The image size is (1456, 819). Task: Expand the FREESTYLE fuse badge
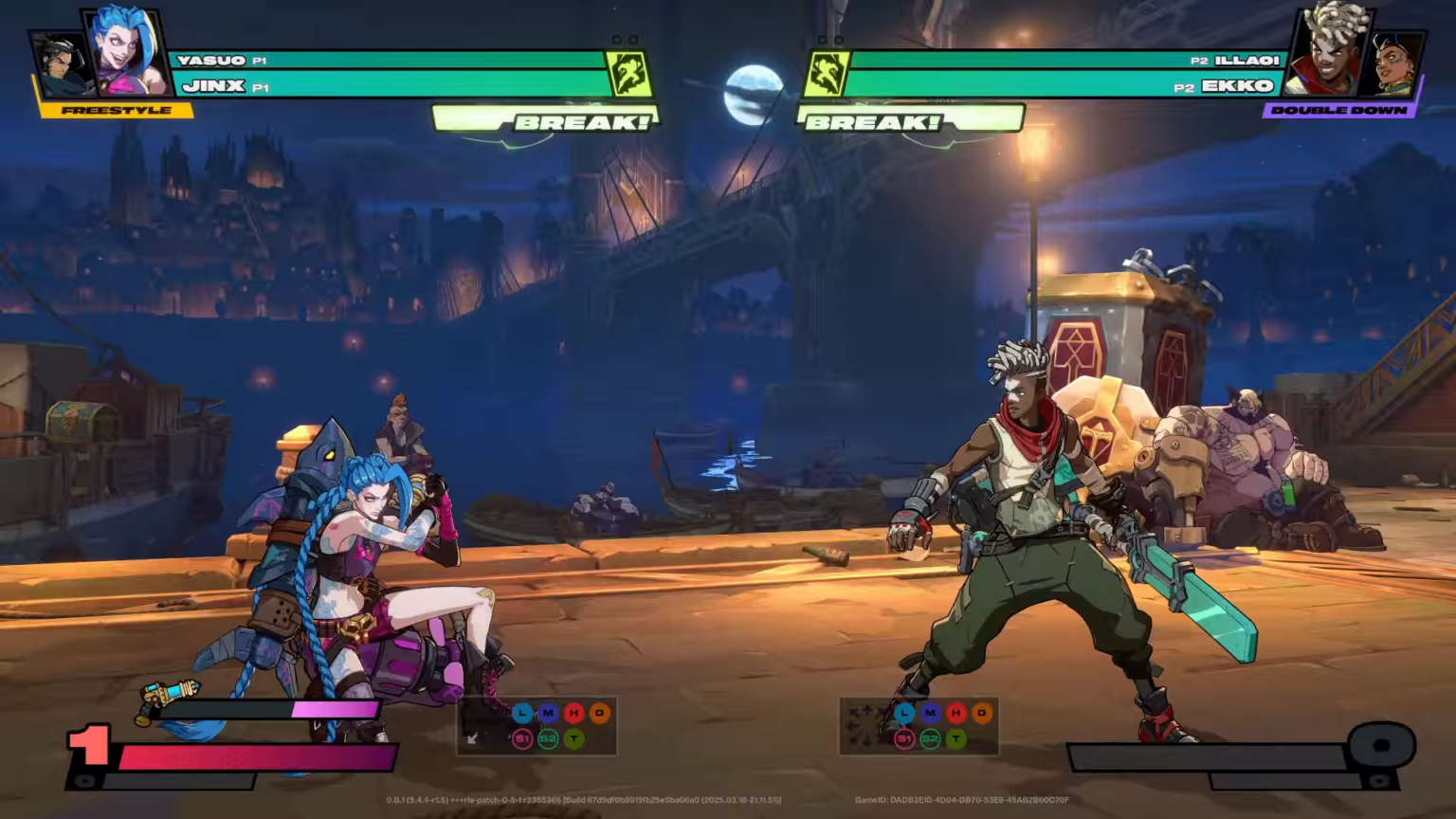pos(116,110)
